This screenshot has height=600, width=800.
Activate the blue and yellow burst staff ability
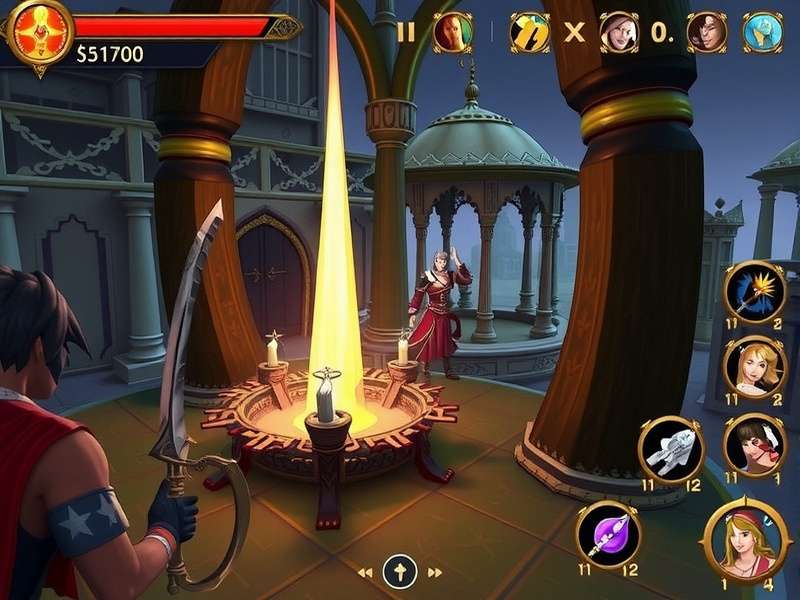click(x=754, y=291)
